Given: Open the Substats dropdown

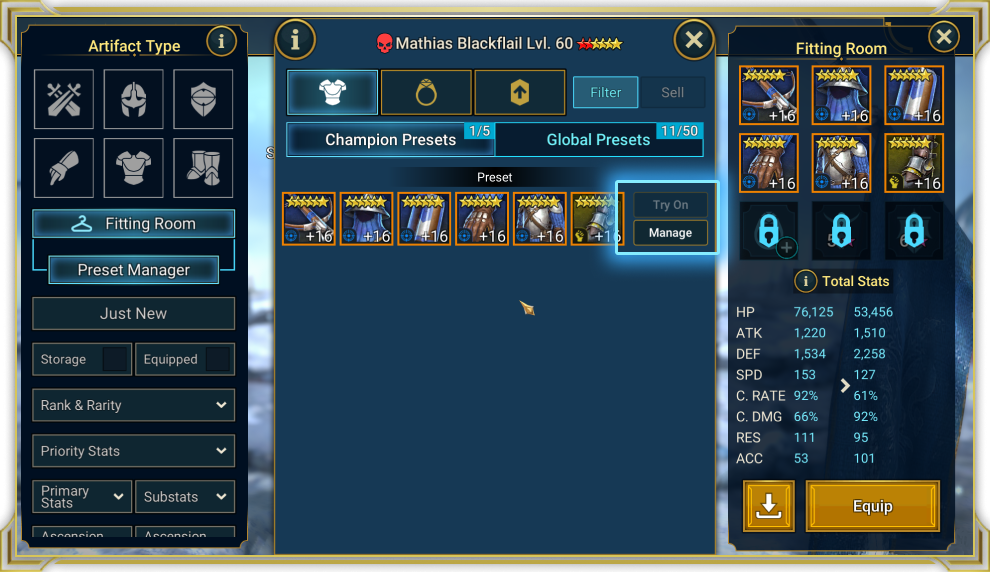Looking at the screenshot, I should pos(185,497).
